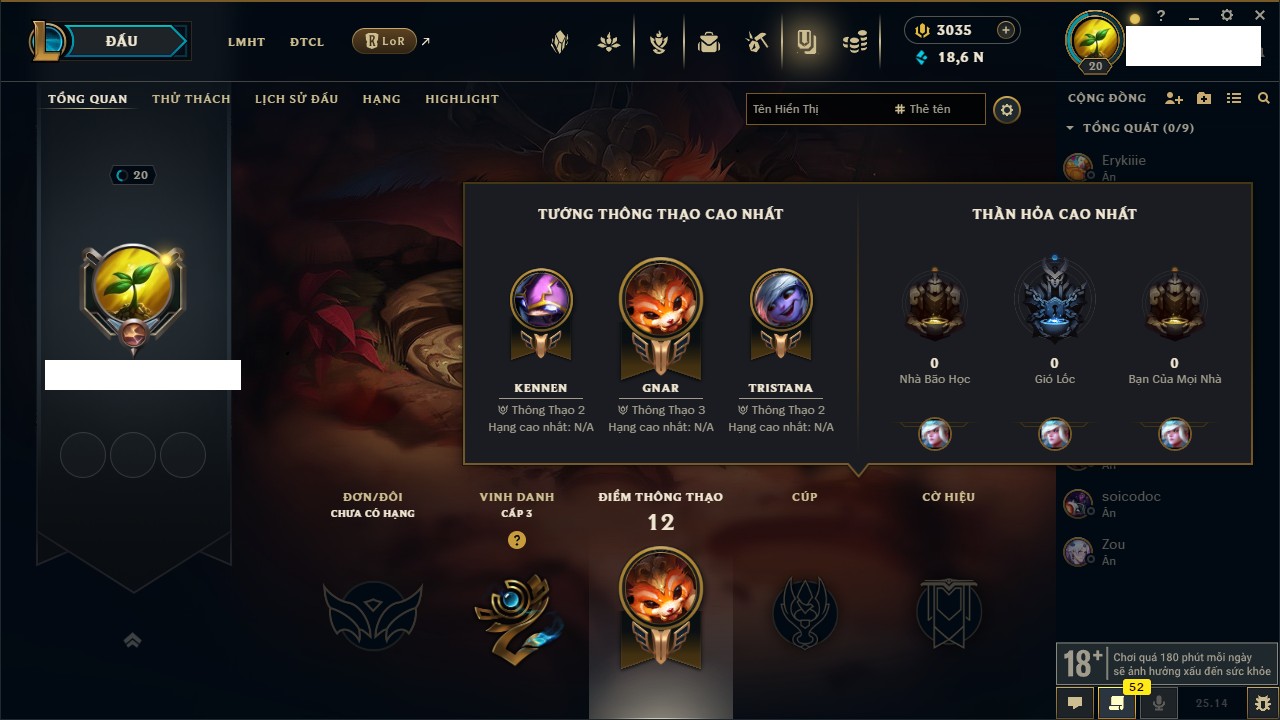Select friend soicodoc in the list
Screen dimensions: 1280x720
1130,497
